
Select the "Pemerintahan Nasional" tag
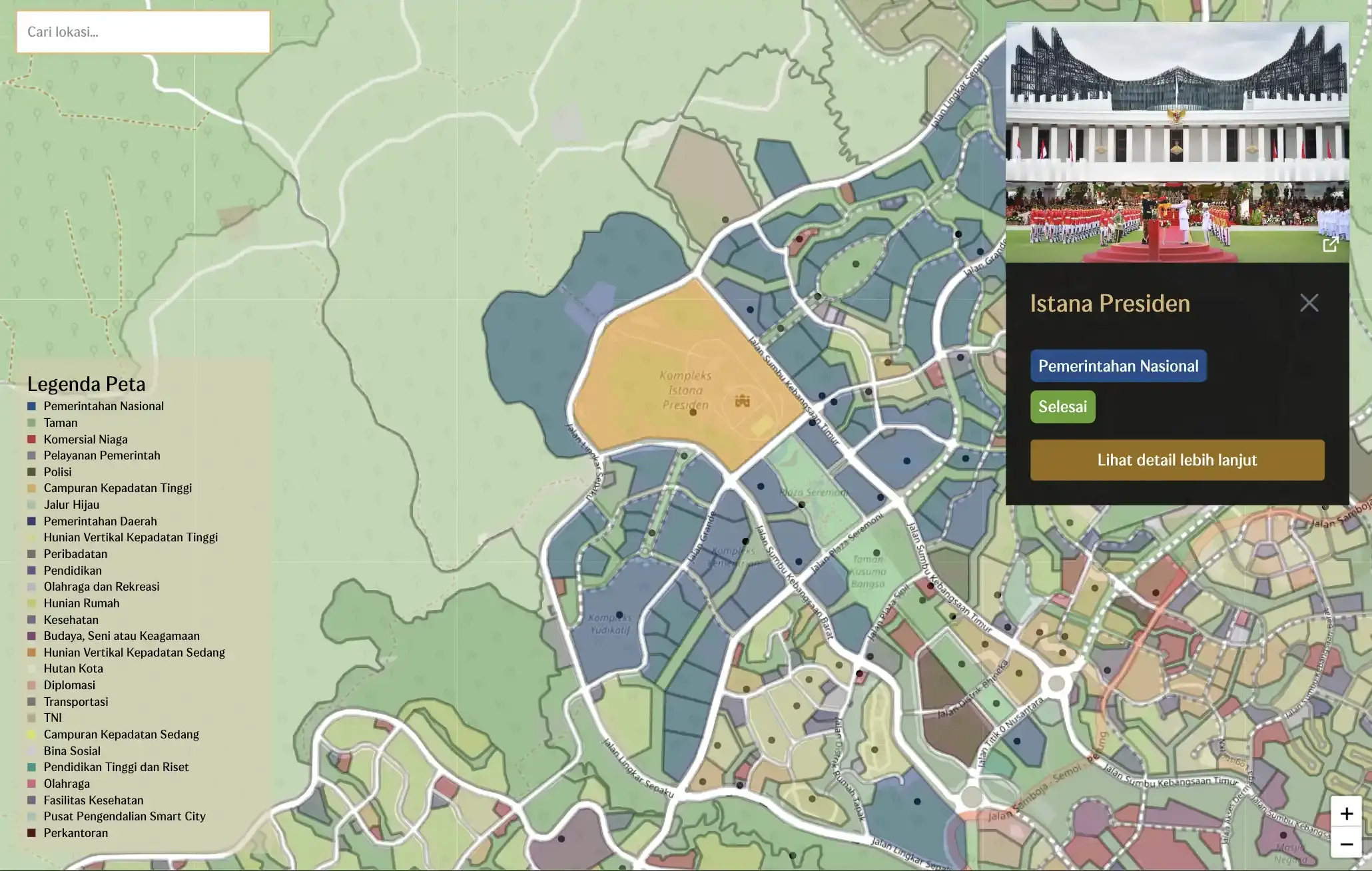(1118, 366)
